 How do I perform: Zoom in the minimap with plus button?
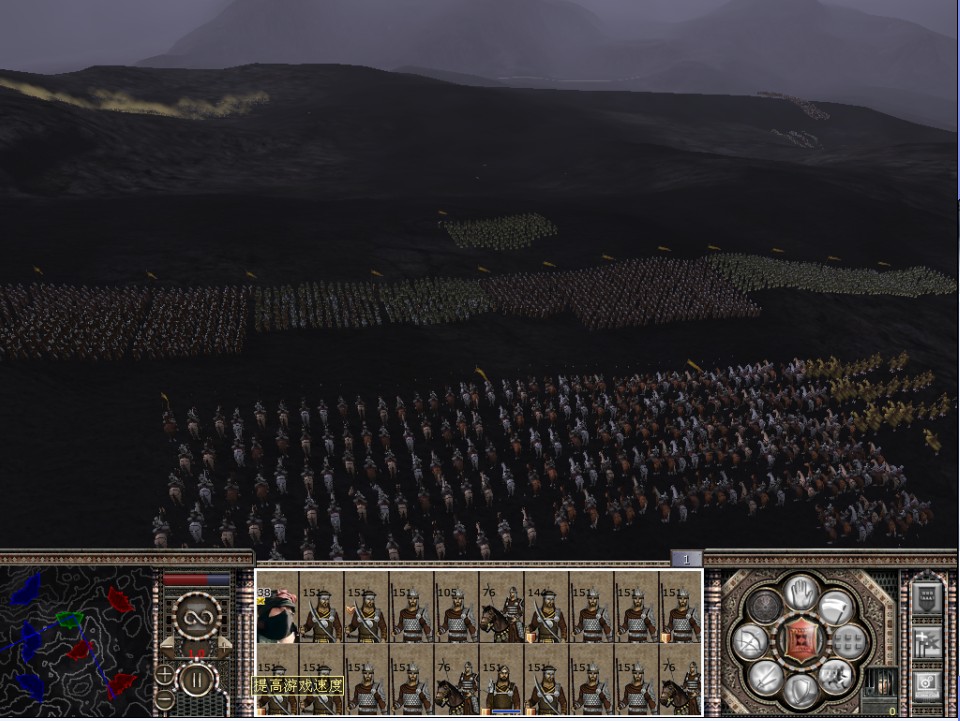[164, 673]
